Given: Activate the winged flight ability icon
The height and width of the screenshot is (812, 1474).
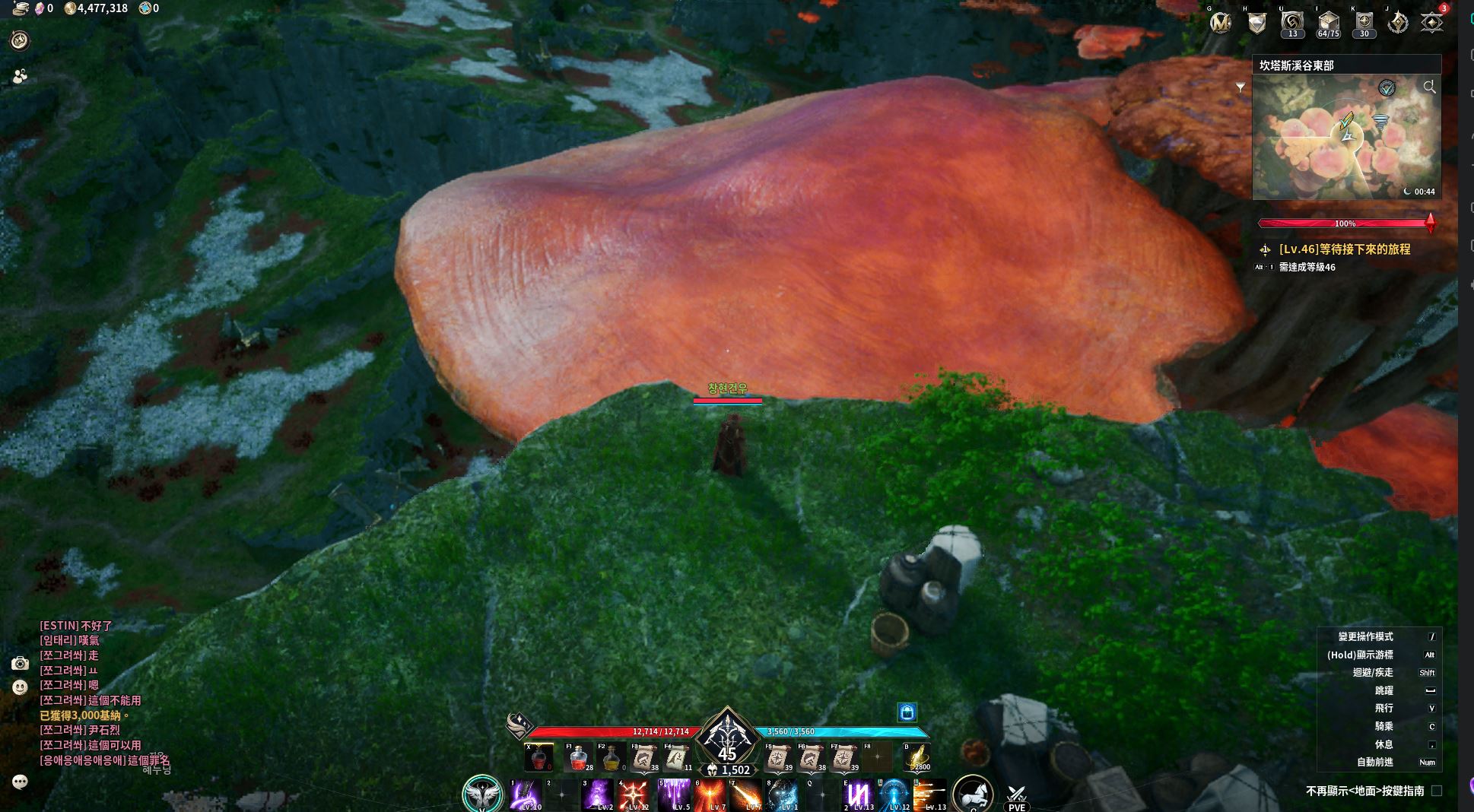Looking at the screenshot, I should tap(482, 794).
